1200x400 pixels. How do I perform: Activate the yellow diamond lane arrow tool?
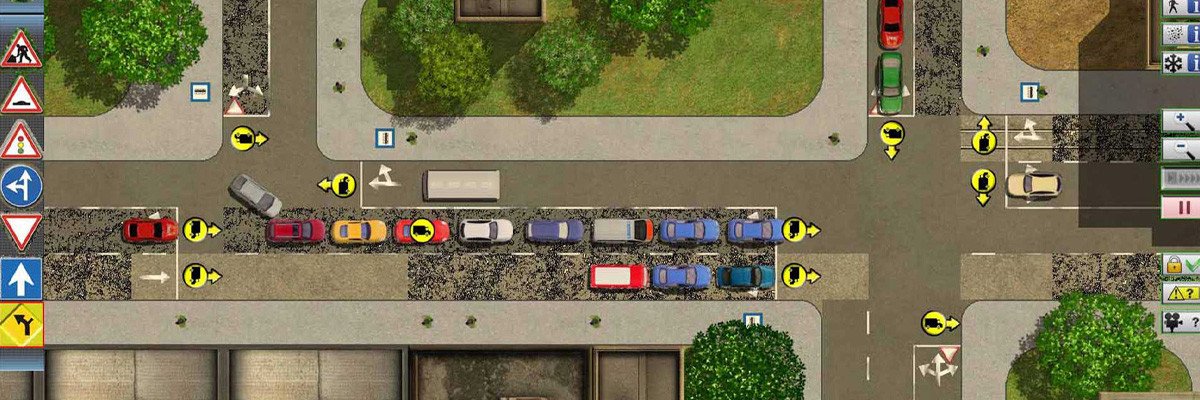click(x=21, y=323)
